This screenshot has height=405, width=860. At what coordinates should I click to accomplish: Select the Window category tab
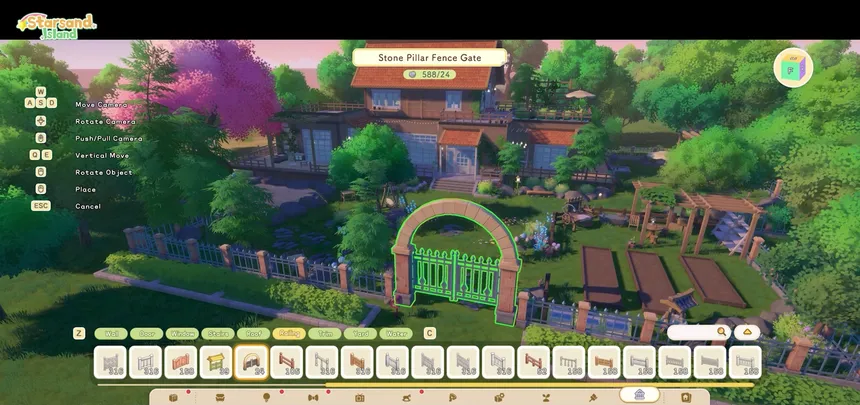(x=182, y=333)
